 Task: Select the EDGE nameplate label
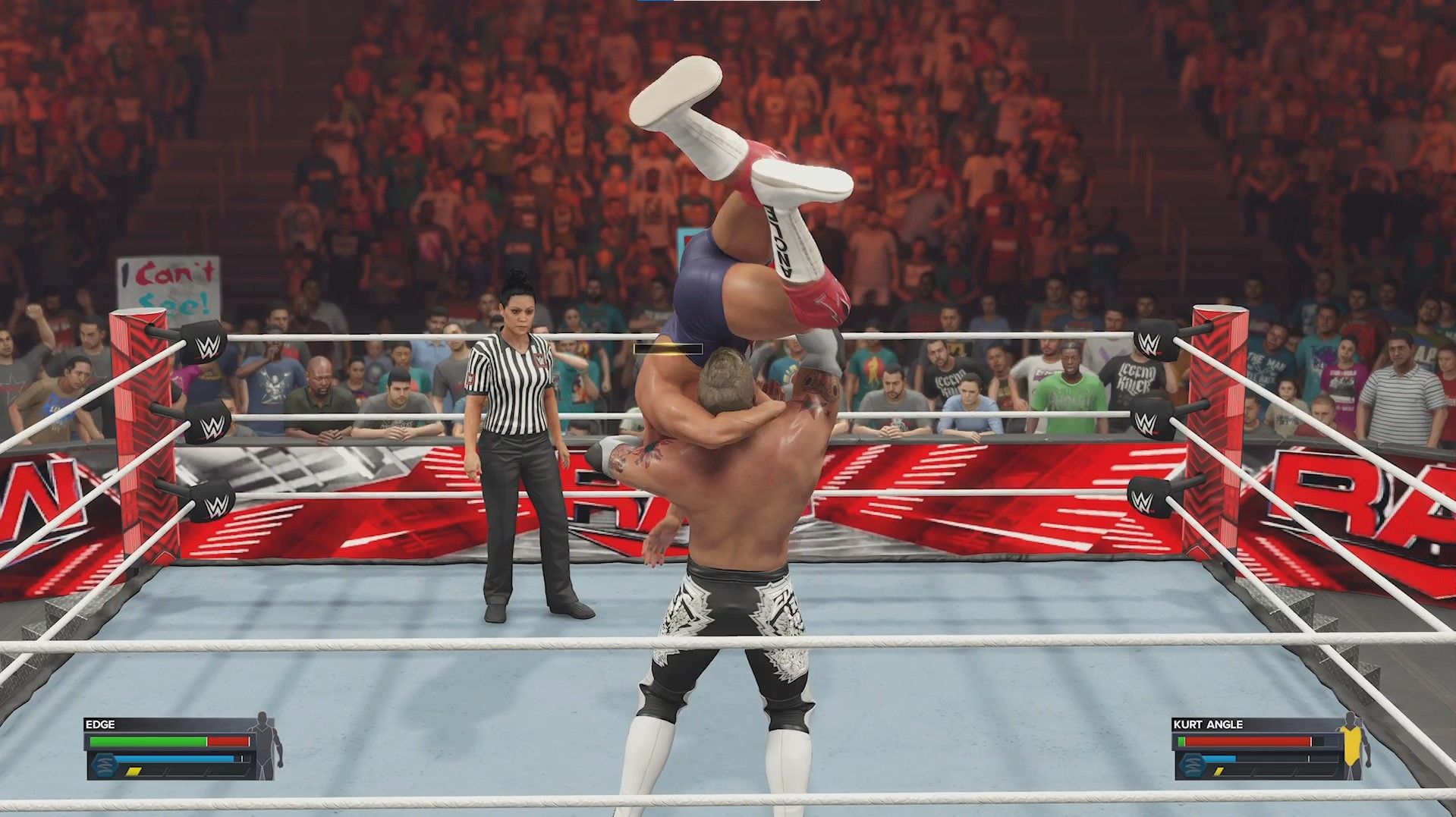pos(100,724)
